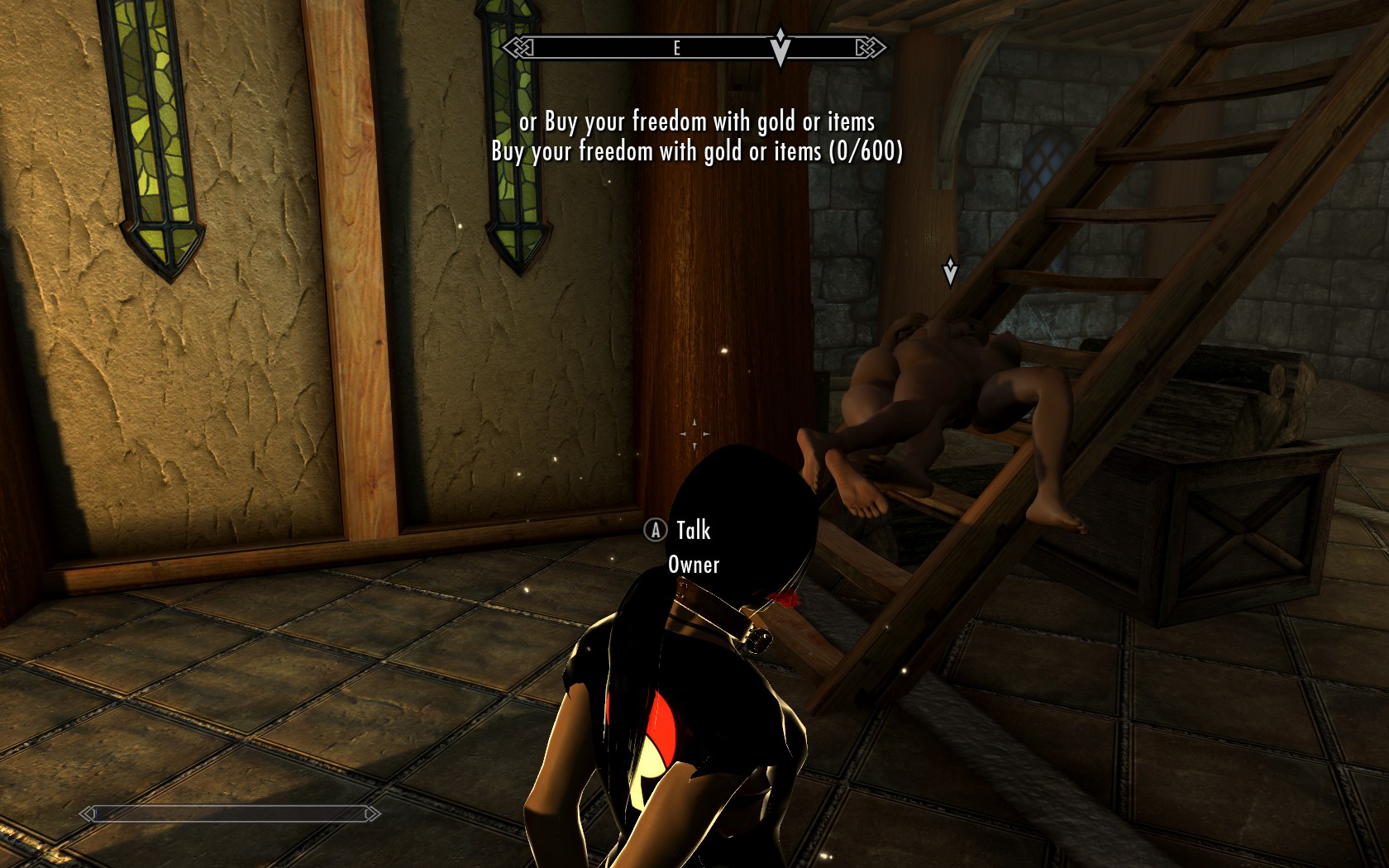Click the floating quest marker by the ladder
1389x868 pixels.
click(950, 270)
